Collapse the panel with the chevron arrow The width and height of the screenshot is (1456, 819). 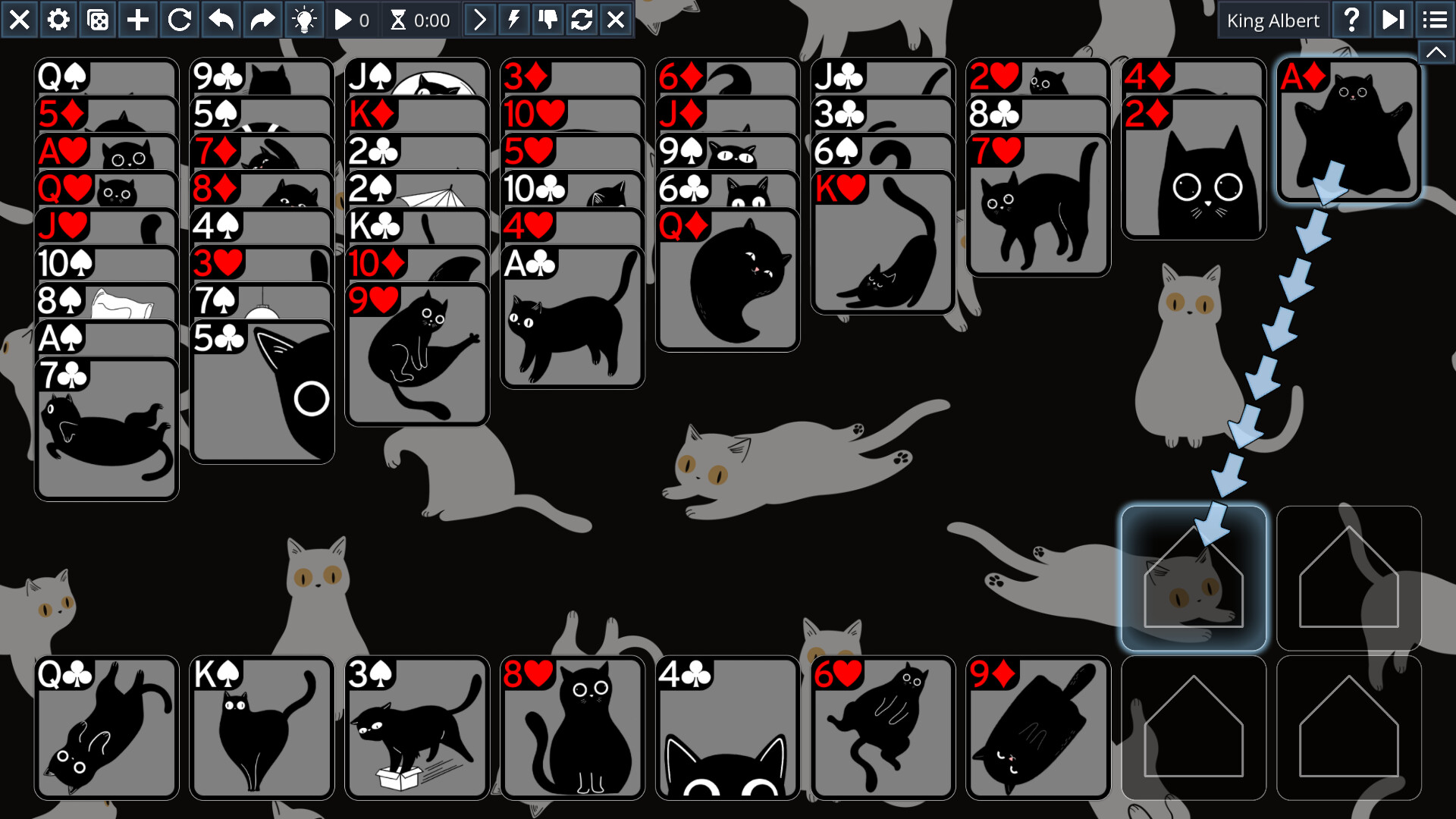click(1436, 52)
